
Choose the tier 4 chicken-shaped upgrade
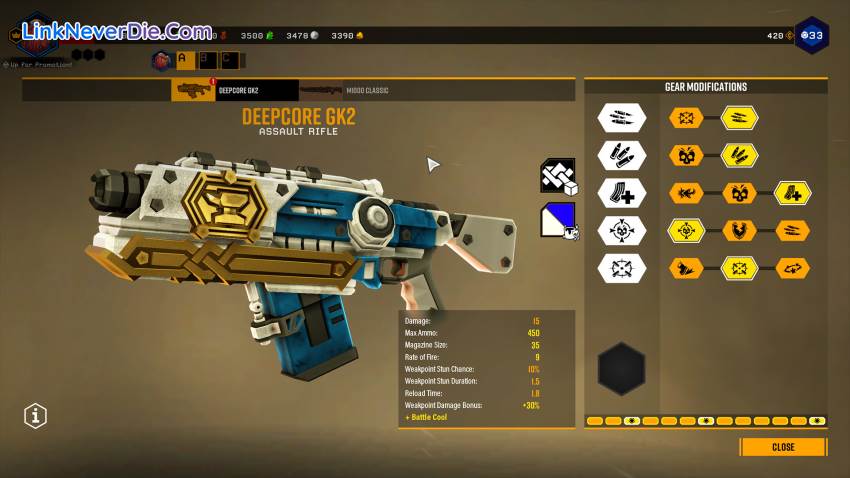[740, 230]
